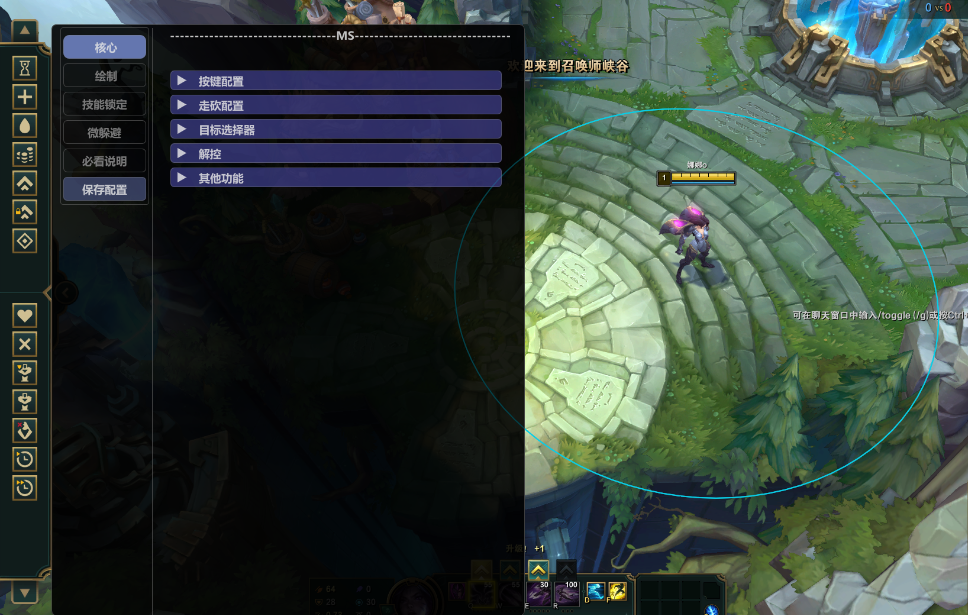Open the 技能锁定 tab
The height and width of the screenshot is (615, 968).
pyautogui.click(x=104, y=104)
